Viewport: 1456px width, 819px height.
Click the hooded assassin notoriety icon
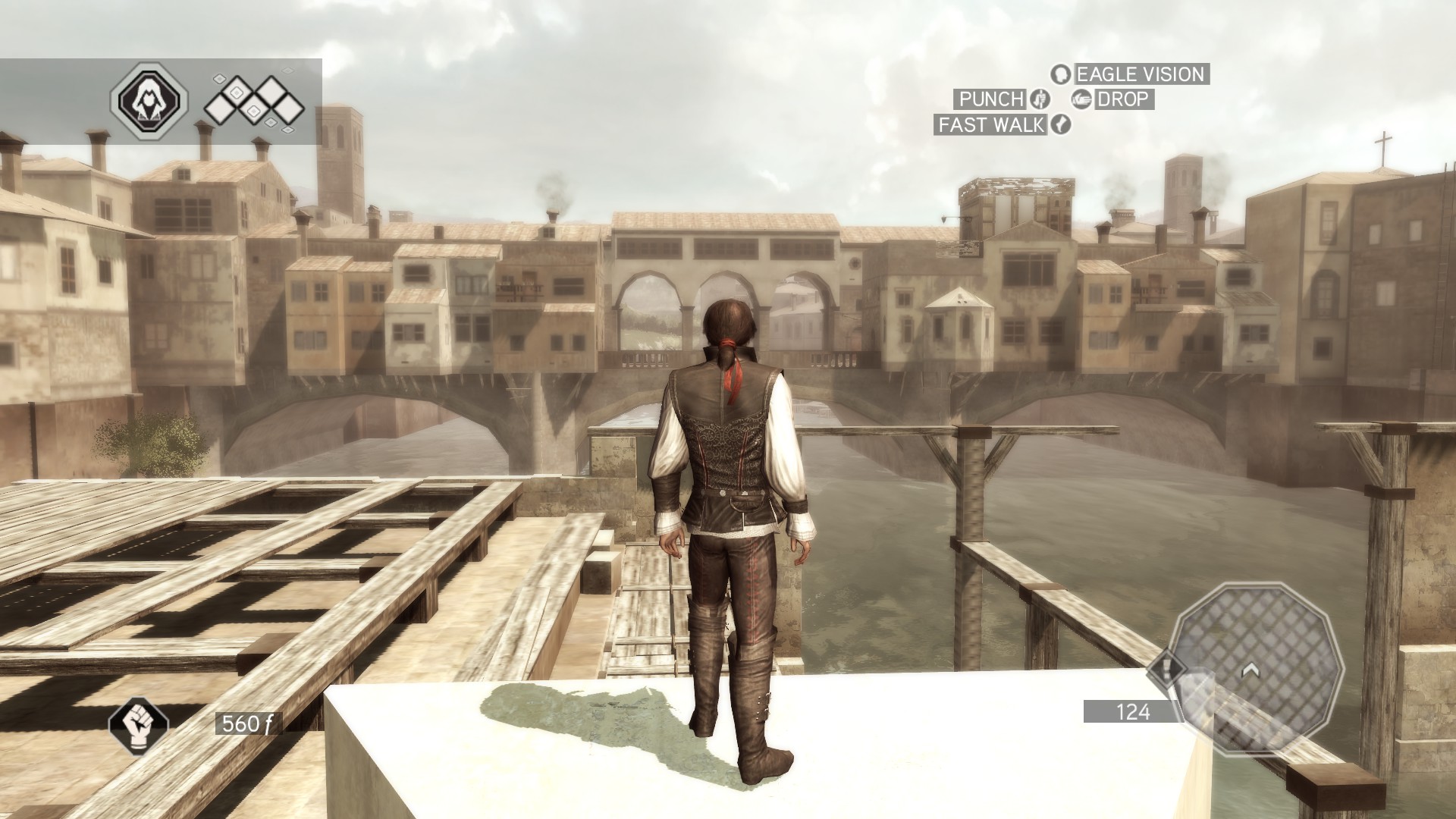149,101
